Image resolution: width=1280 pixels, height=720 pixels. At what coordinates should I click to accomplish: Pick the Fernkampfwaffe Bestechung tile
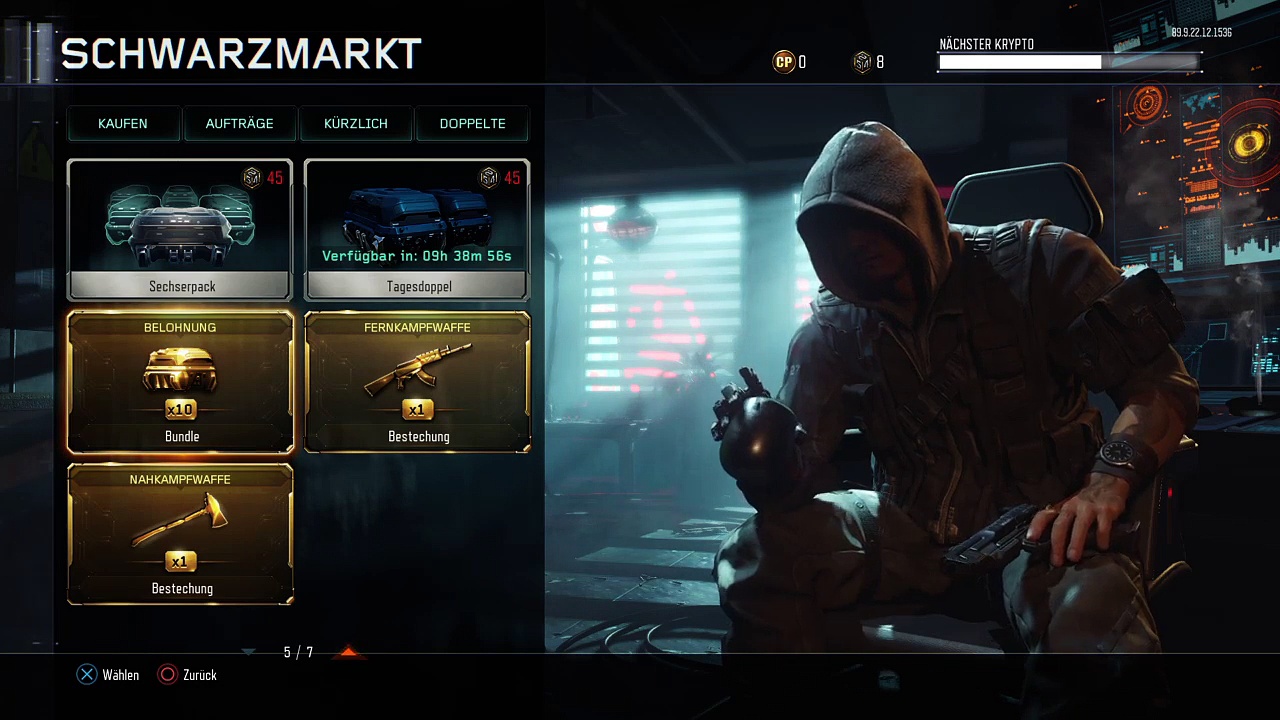[x=417, y=382]
